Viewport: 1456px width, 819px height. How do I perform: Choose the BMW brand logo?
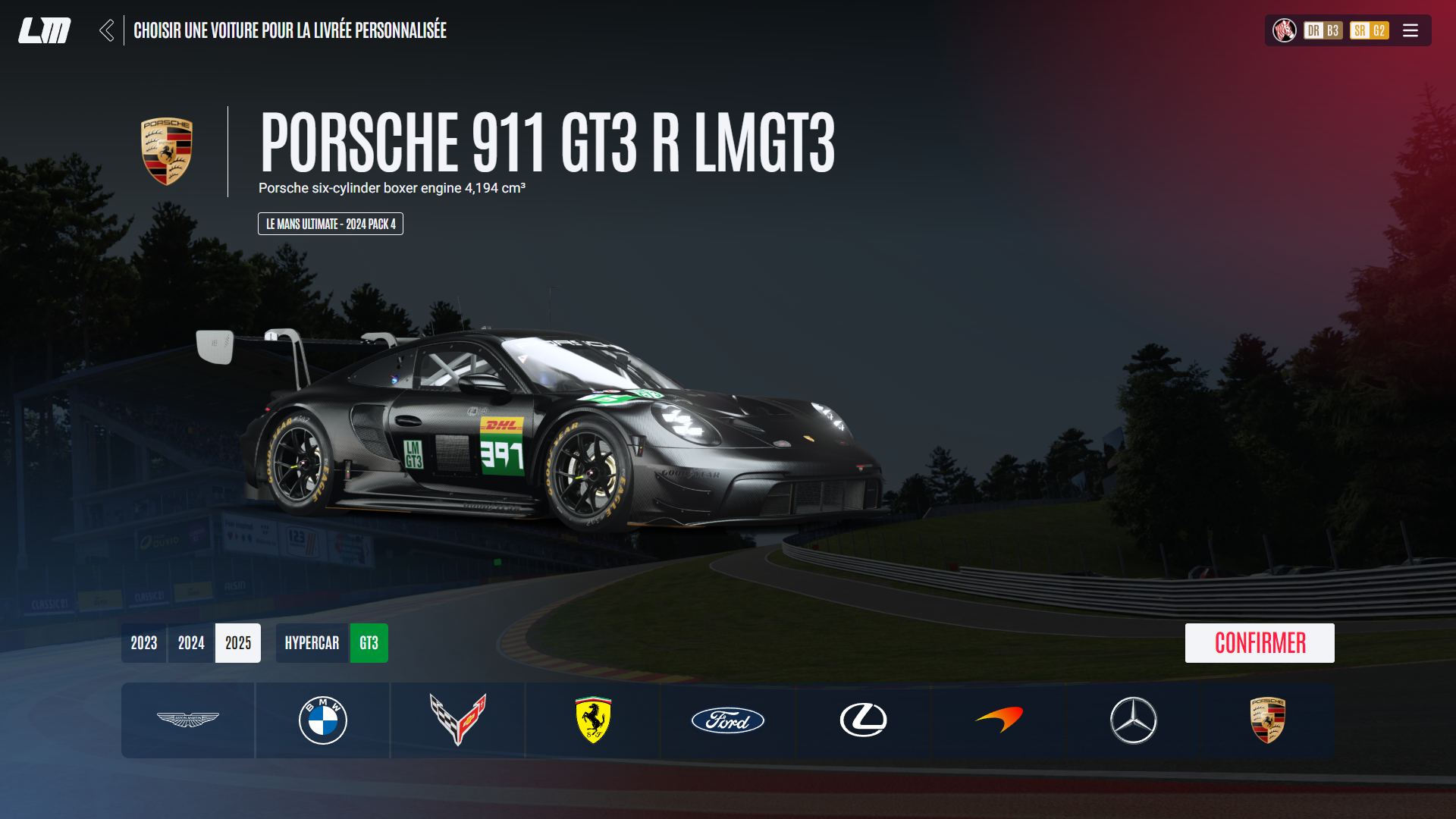(x=323, y=720)
